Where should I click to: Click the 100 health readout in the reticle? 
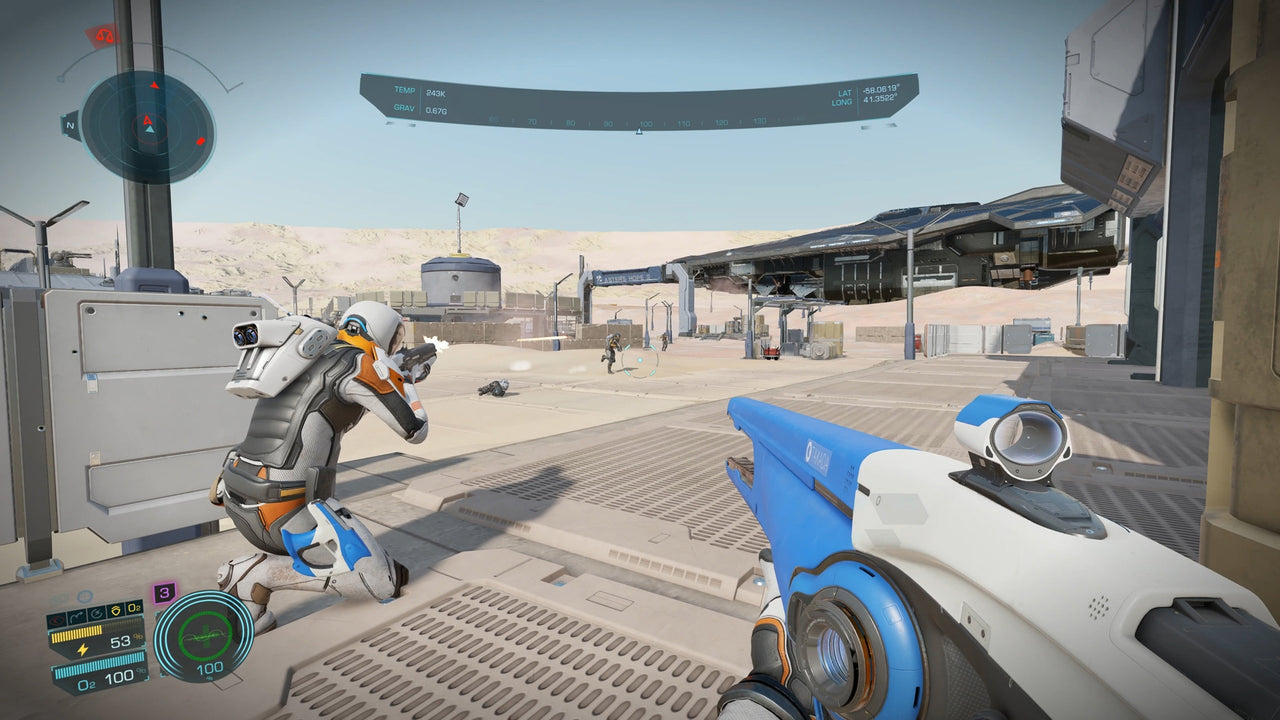[210, 668]
